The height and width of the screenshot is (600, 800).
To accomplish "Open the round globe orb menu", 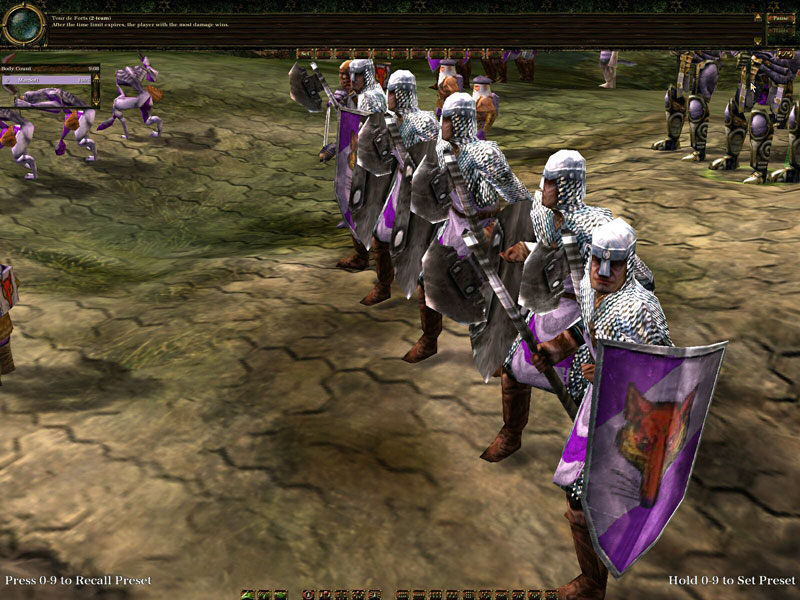I will point(23,24).
